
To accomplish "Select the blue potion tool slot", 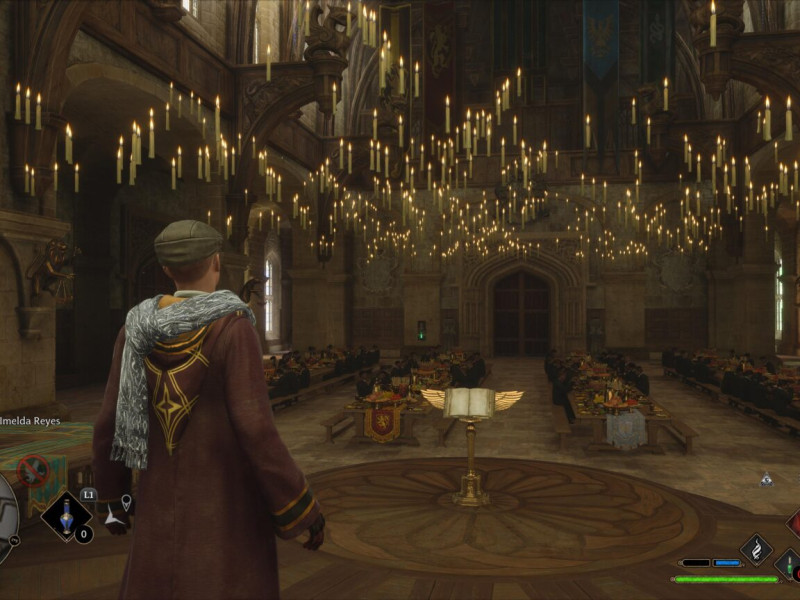I will pos(67,515).
